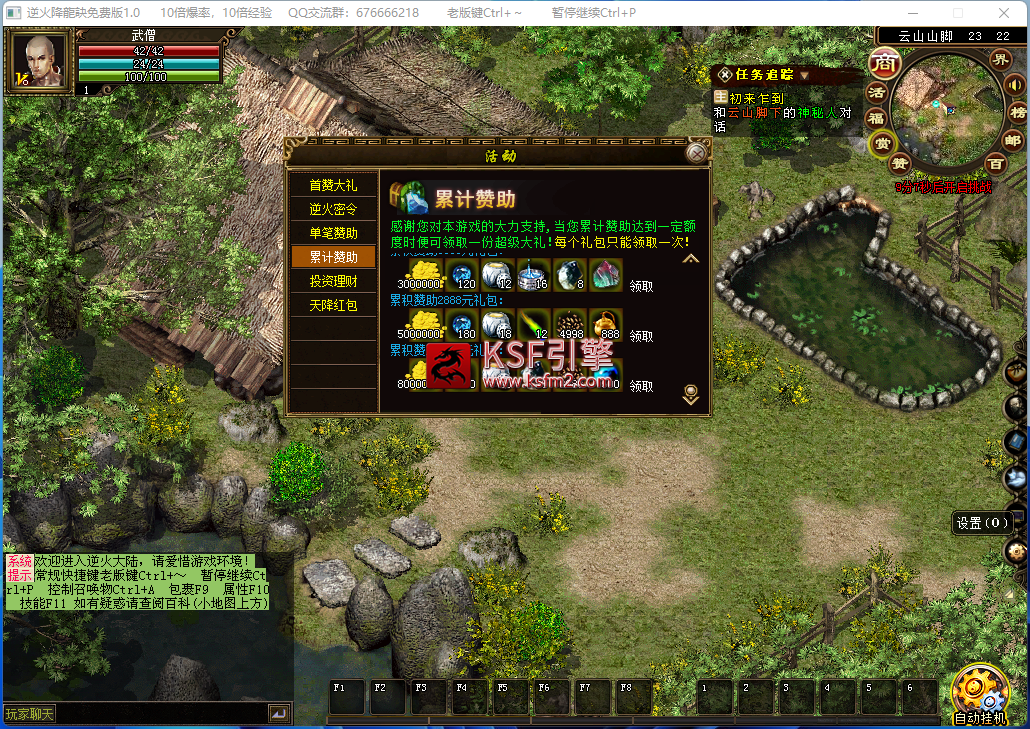Open the 商 shop button
Image resolution: width=1030 pixels, height=729 pixels.
(883, 63)
